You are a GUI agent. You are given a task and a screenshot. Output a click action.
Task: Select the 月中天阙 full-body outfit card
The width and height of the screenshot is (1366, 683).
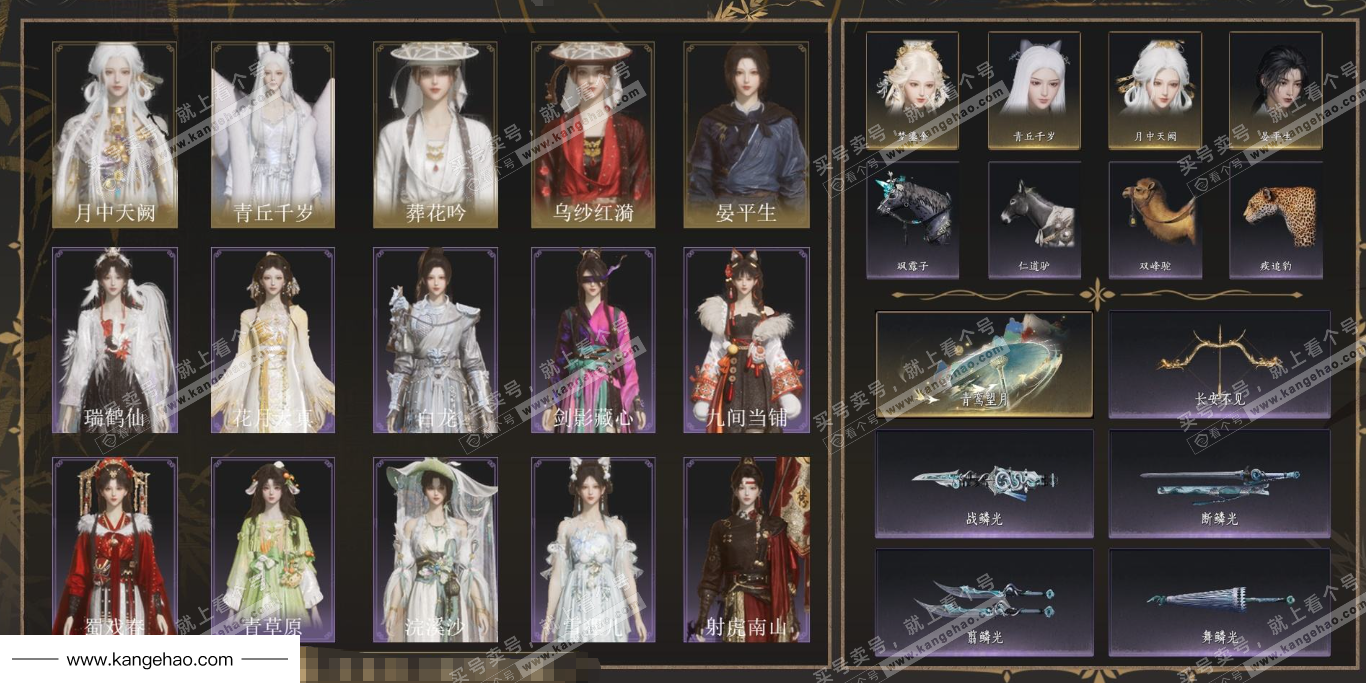115,135
